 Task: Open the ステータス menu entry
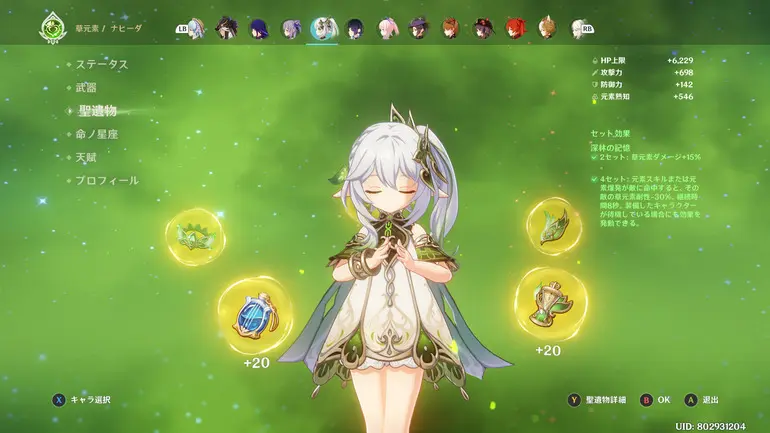(x=102, y=64)
